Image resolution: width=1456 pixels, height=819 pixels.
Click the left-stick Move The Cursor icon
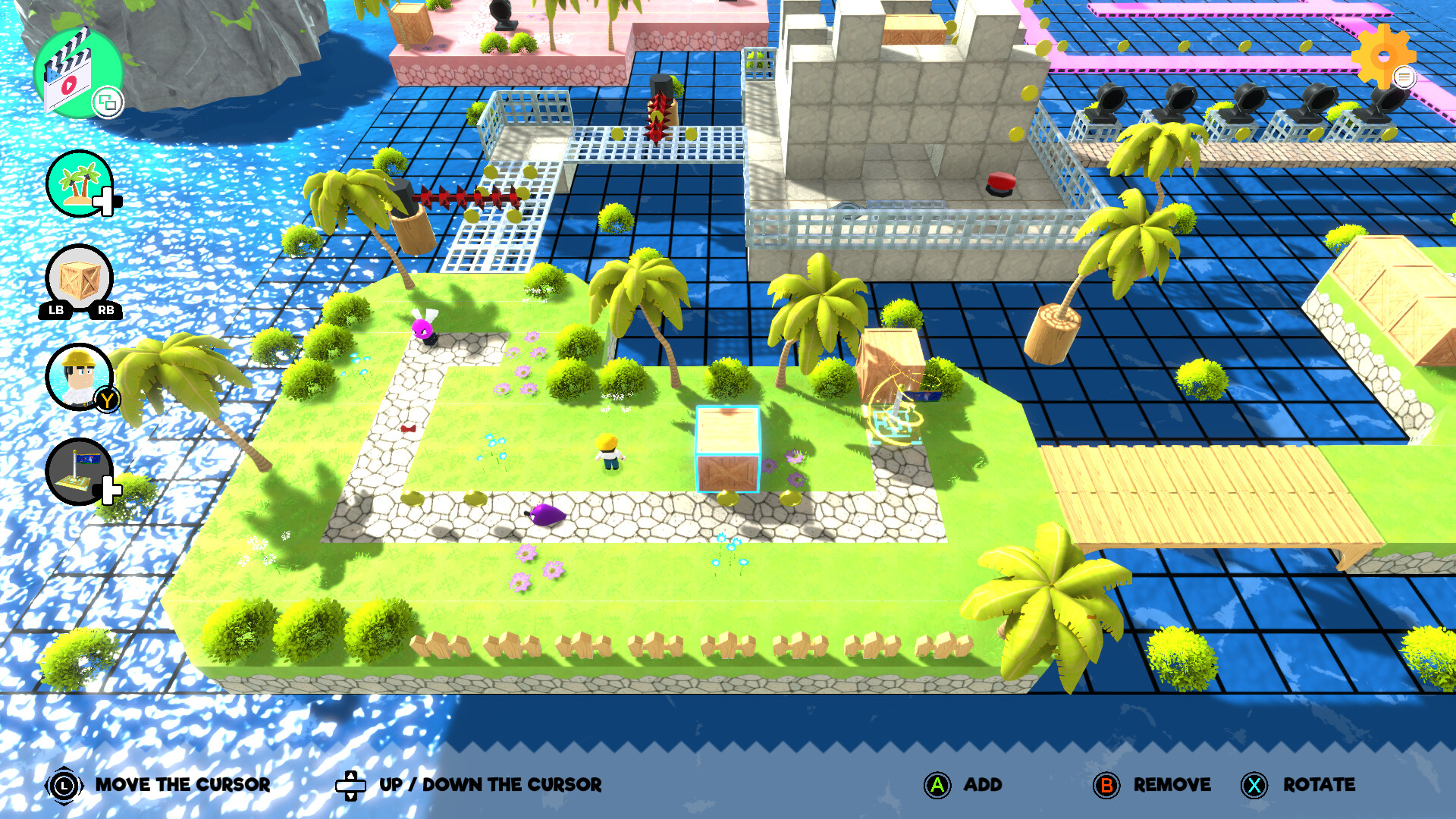click(x=64, y=786)
